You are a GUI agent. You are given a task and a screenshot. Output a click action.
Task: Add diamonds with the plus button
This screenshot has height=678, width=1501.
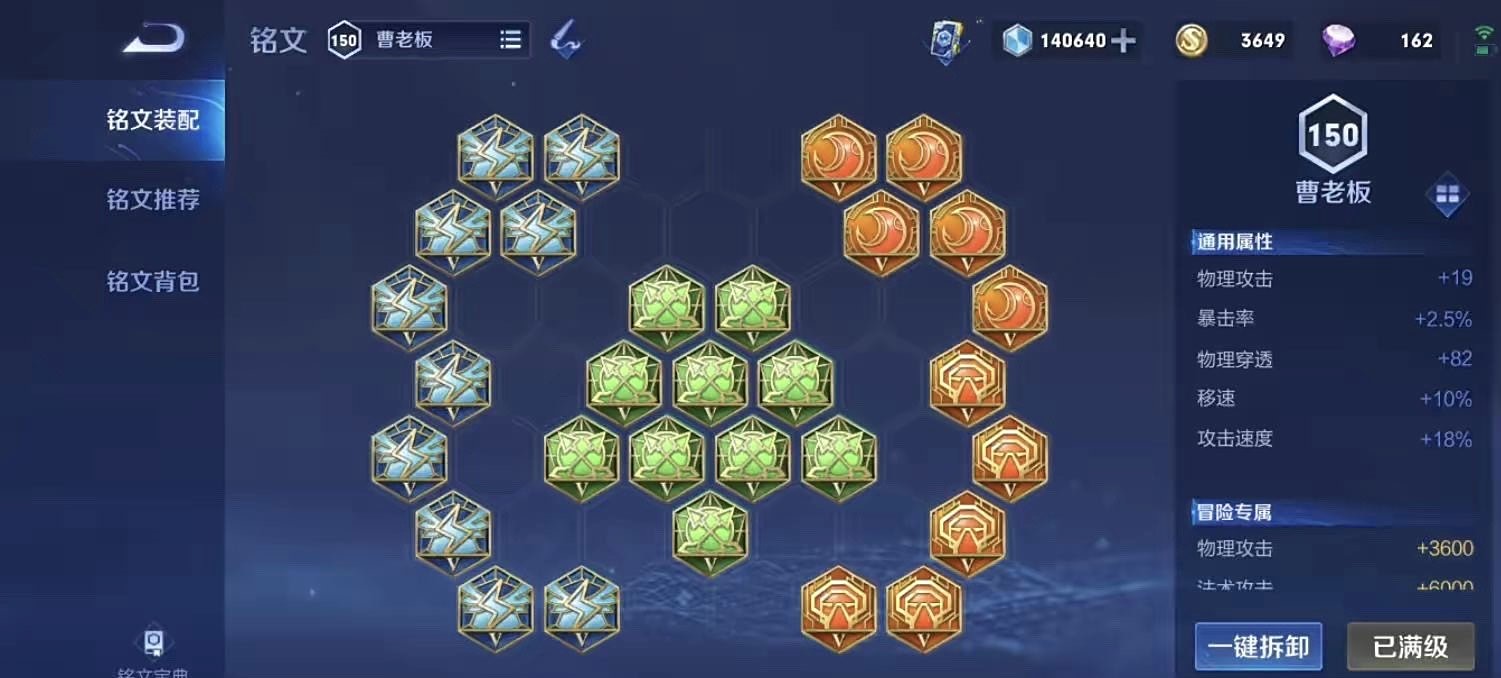1124,41
